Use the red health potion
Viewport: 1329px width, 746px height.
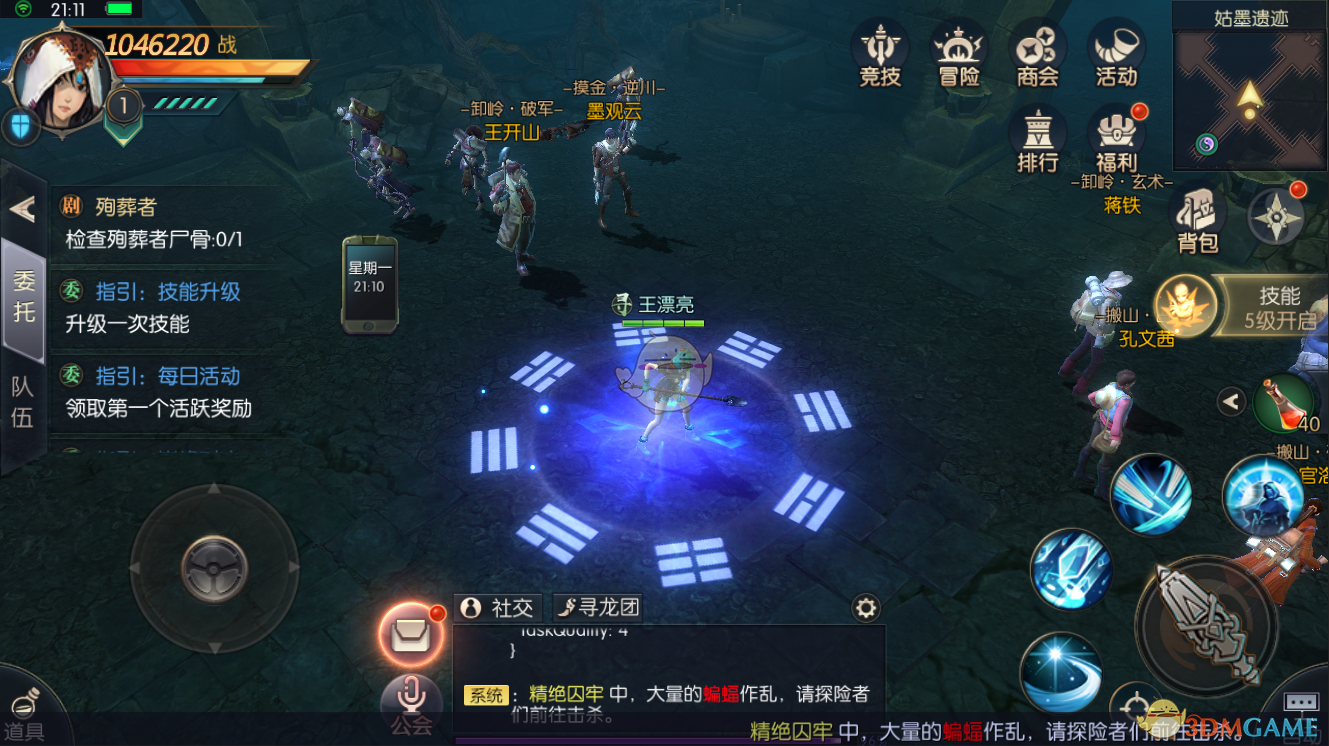(1283, 403)
